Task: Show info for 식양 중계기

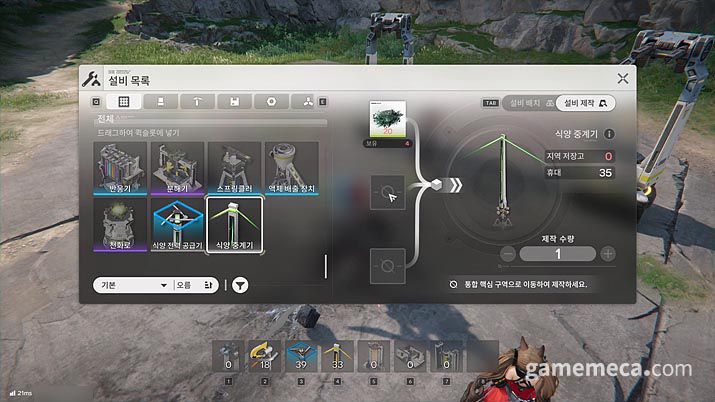Action: [x=609, y=134]
